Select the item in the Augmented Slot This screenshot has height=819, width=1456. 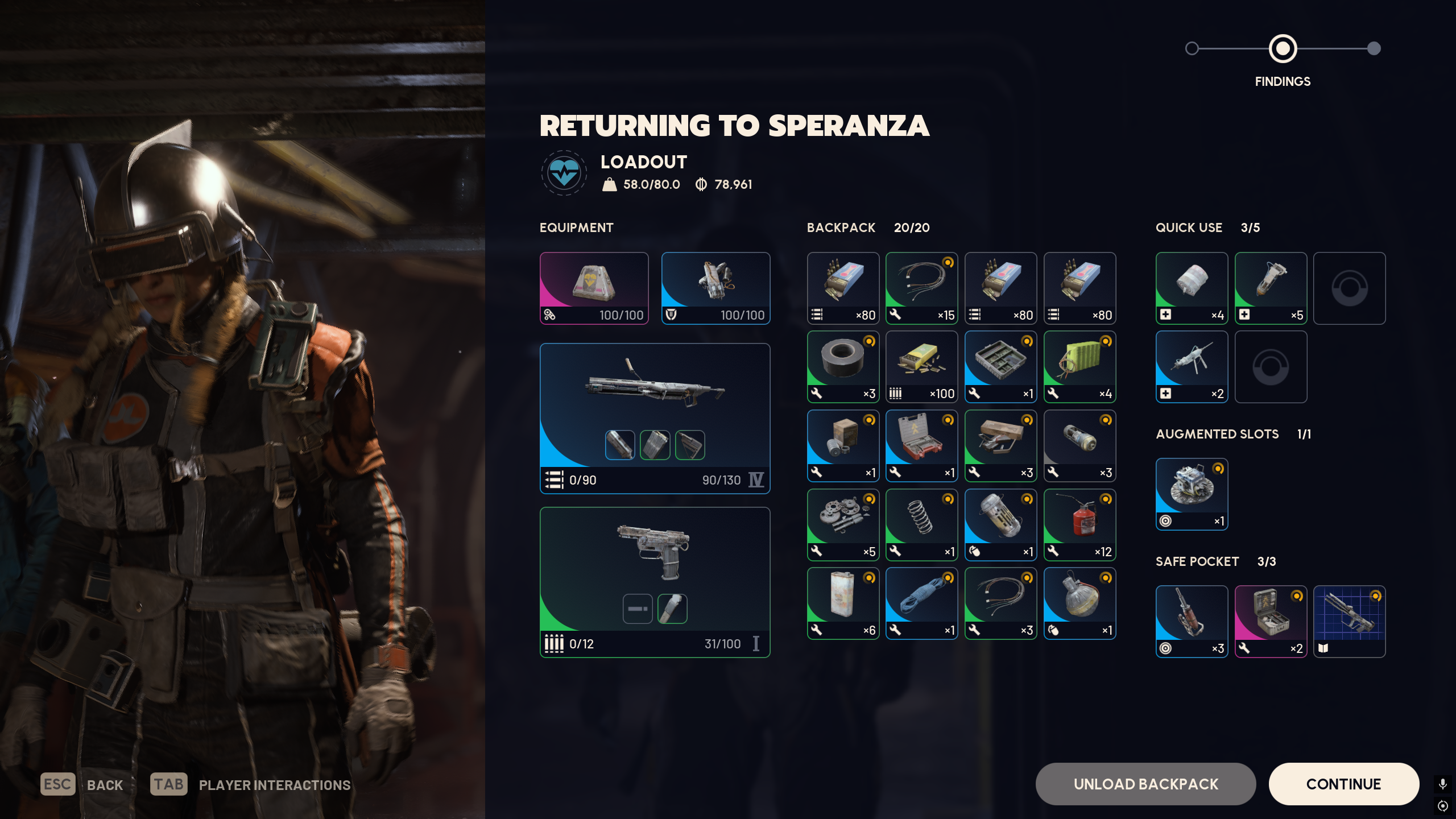[x=1192, y=494]
